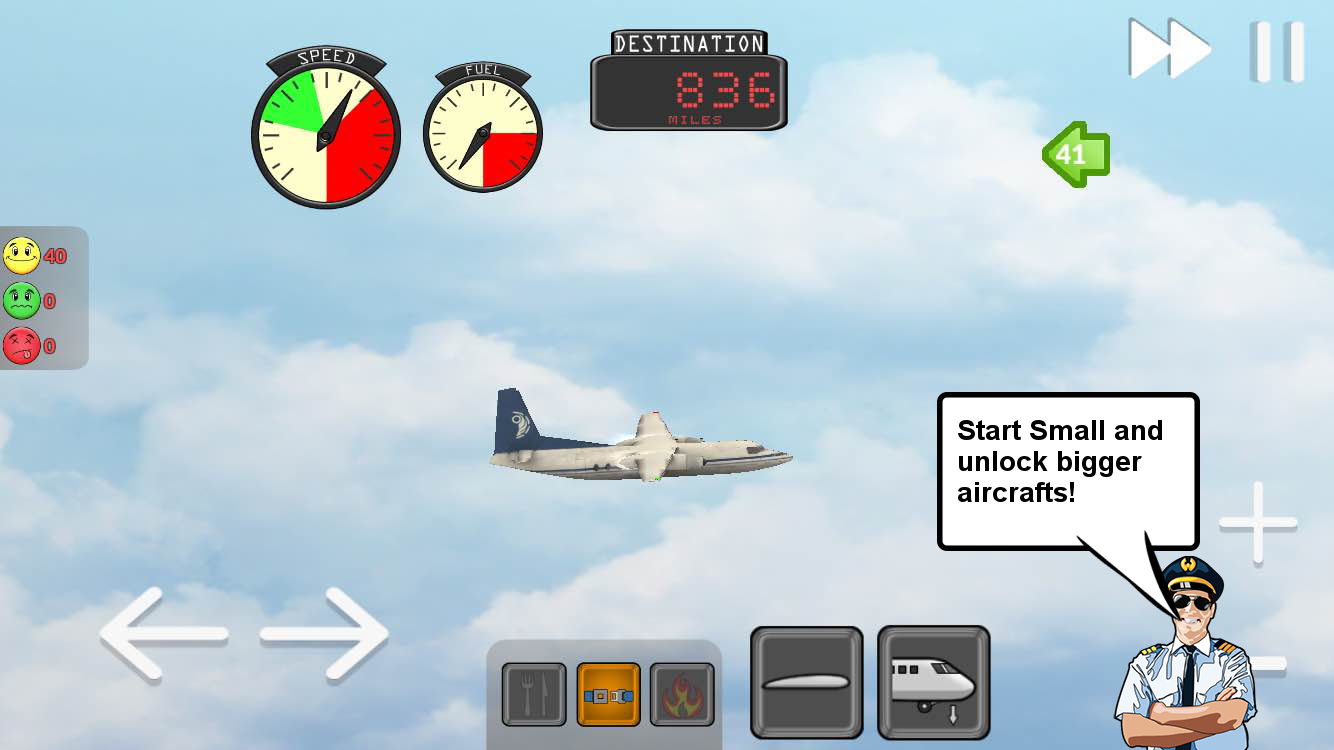The height and width of the screenshot is (750, 1334).
Task: Activate the landing gear lowering icon
Action: tap(933, 681)
